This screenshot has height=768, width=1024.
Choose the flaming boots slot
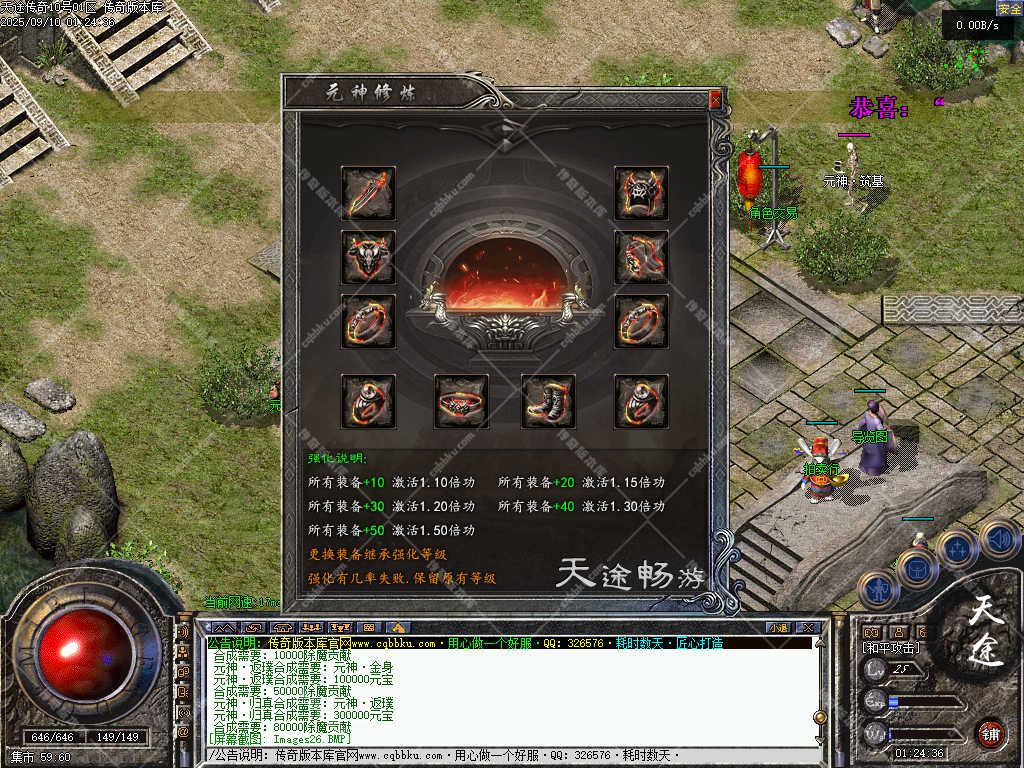(548, 401)
